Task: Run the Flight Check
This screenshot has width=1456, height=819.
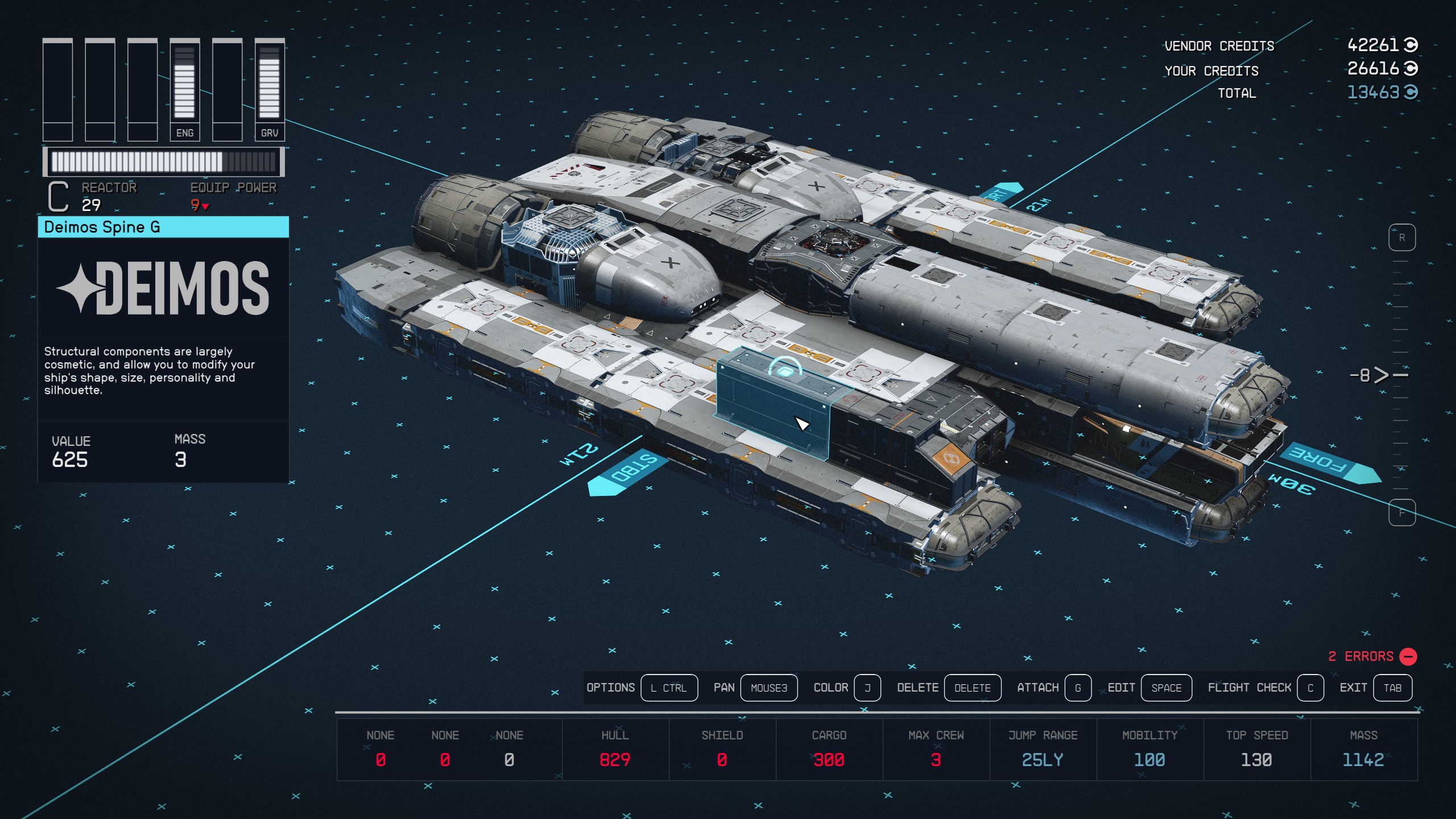Action: (x=1310, y=688)
